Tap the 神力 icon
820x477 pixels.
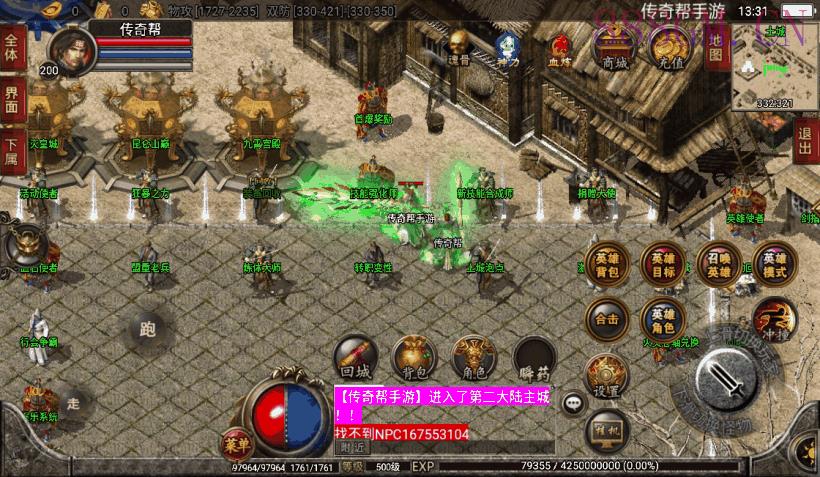508,48
